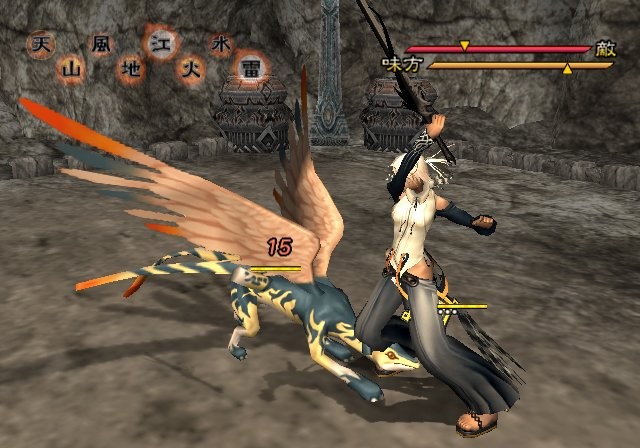Select the 天 (heaven) element orb

(x=41, y=45)
